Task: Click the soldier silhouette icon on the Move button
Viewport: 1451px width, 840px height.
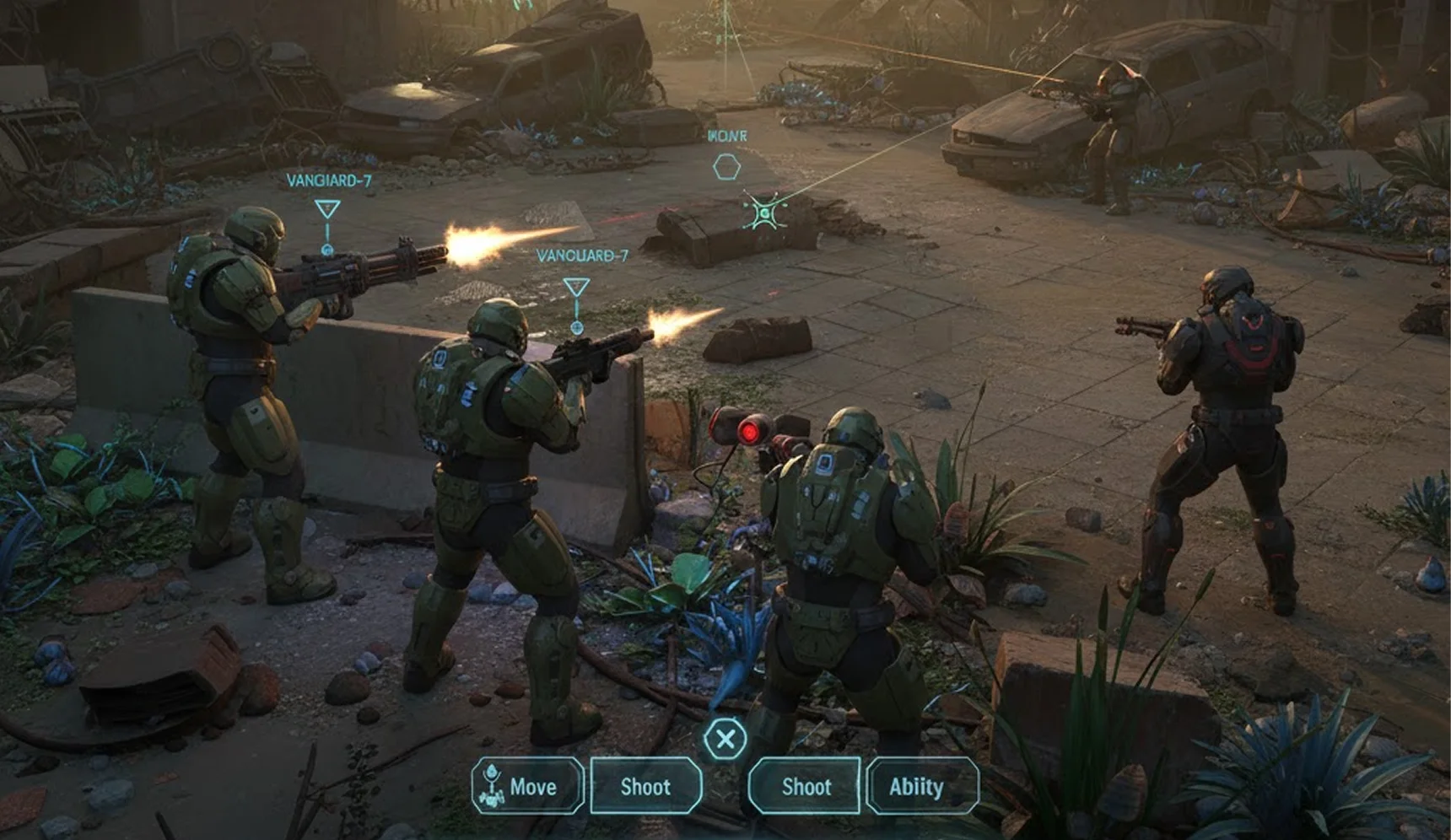Action: 492,786
